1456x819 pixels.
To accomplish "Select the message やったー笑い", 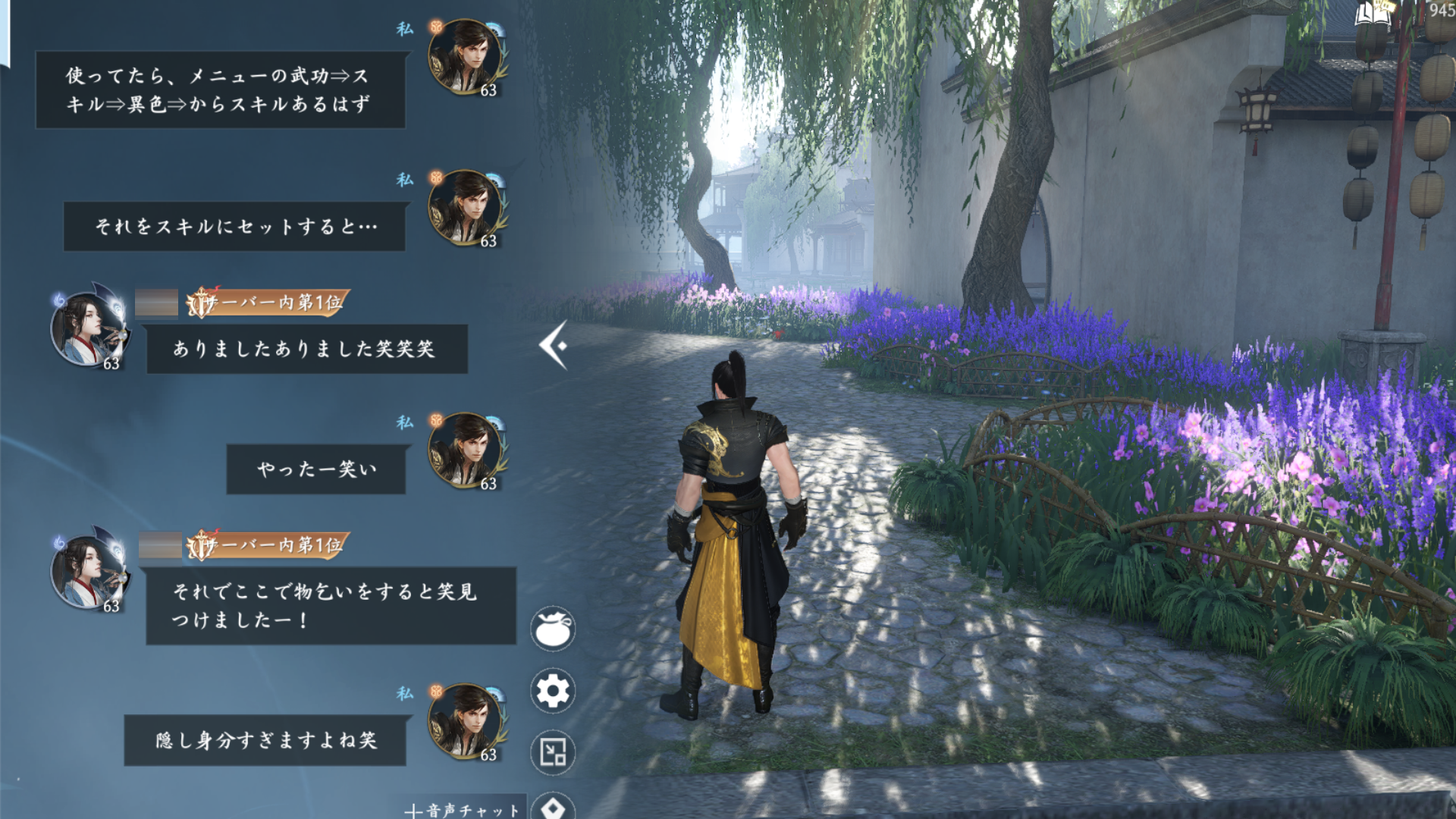I will coord(315,469).
